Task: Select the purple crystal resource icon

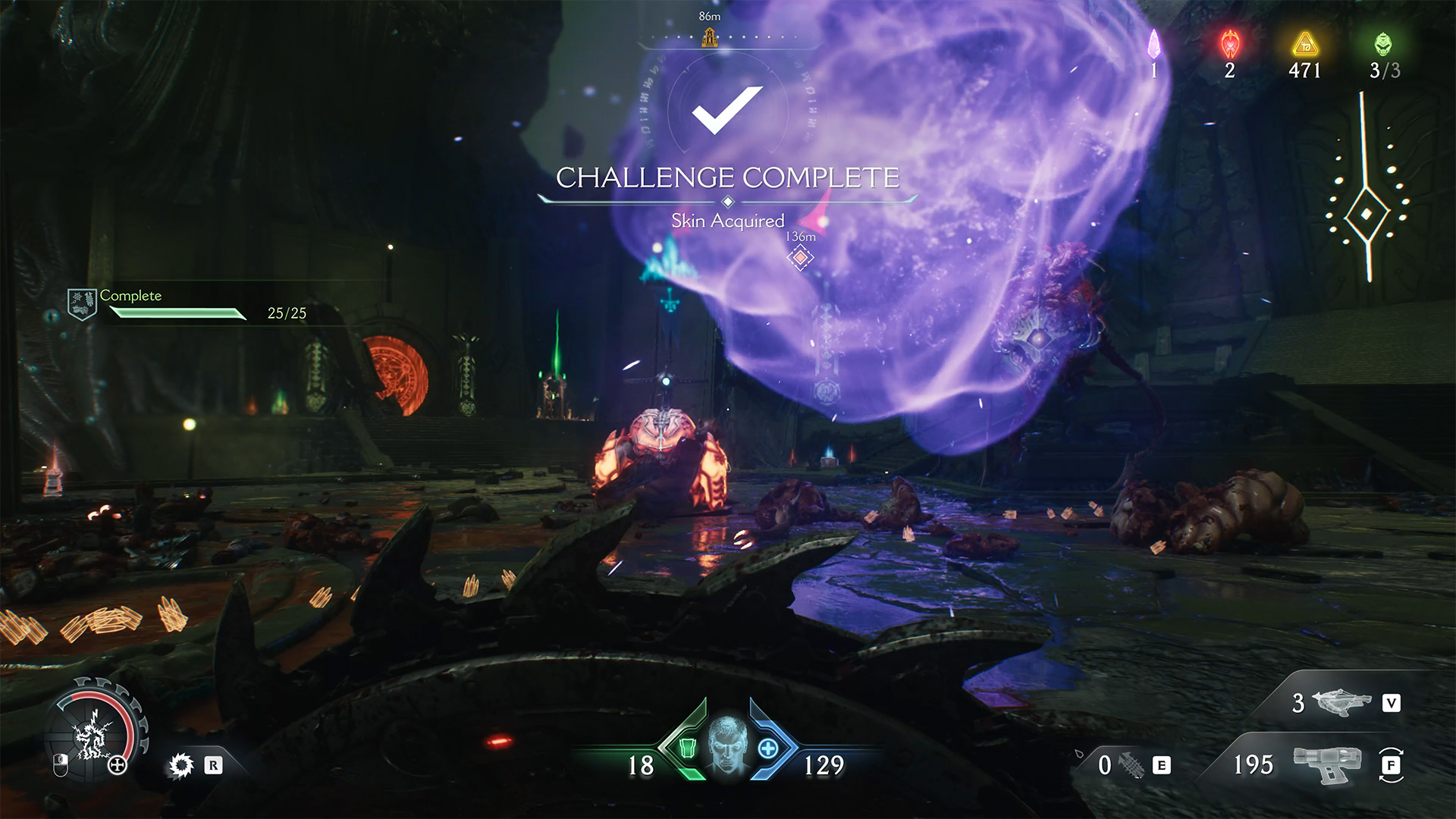Action: click(1153, 45)
